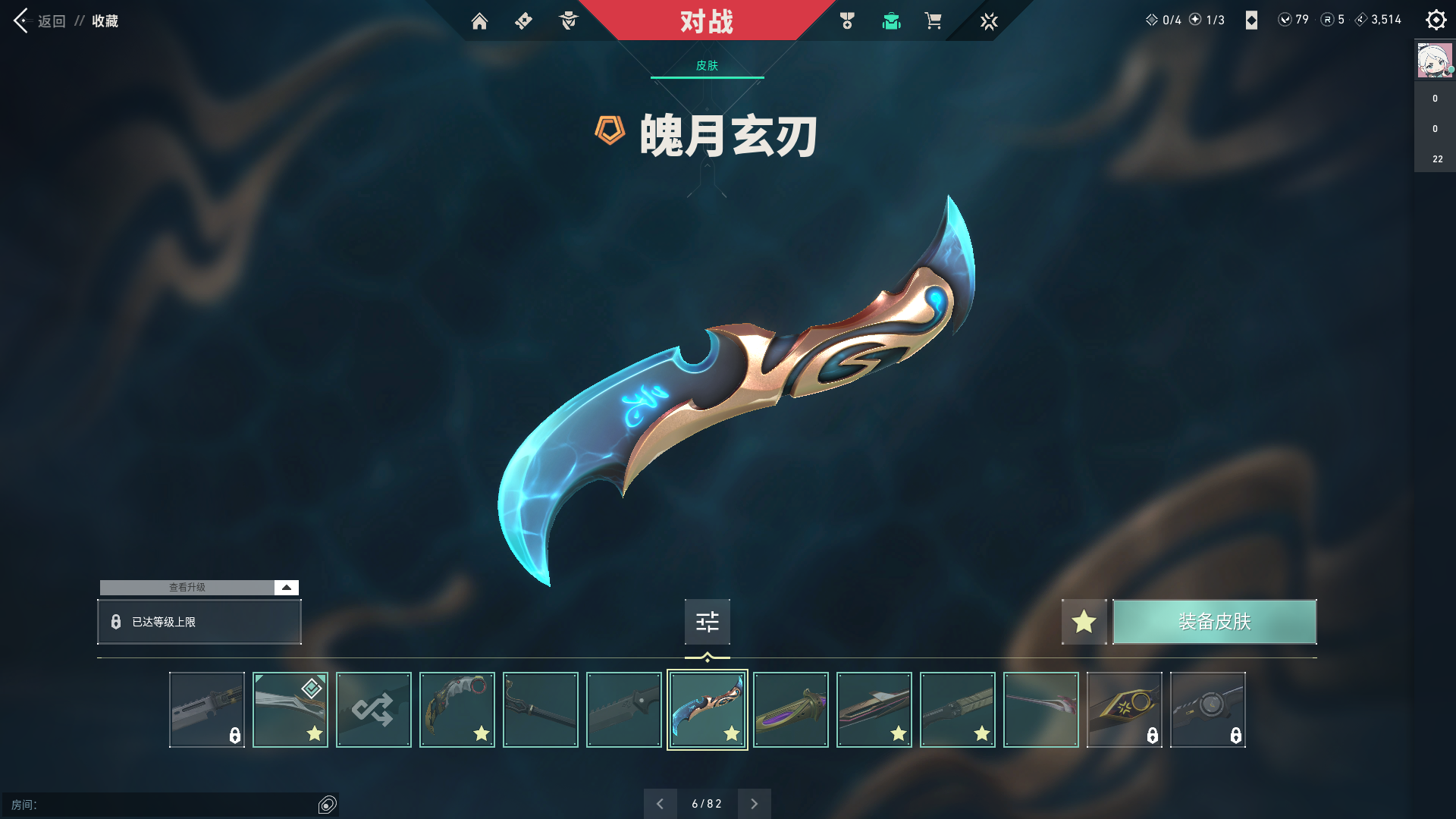Open the Home screen via house icon
The image size is (1456, 819).
480,21
